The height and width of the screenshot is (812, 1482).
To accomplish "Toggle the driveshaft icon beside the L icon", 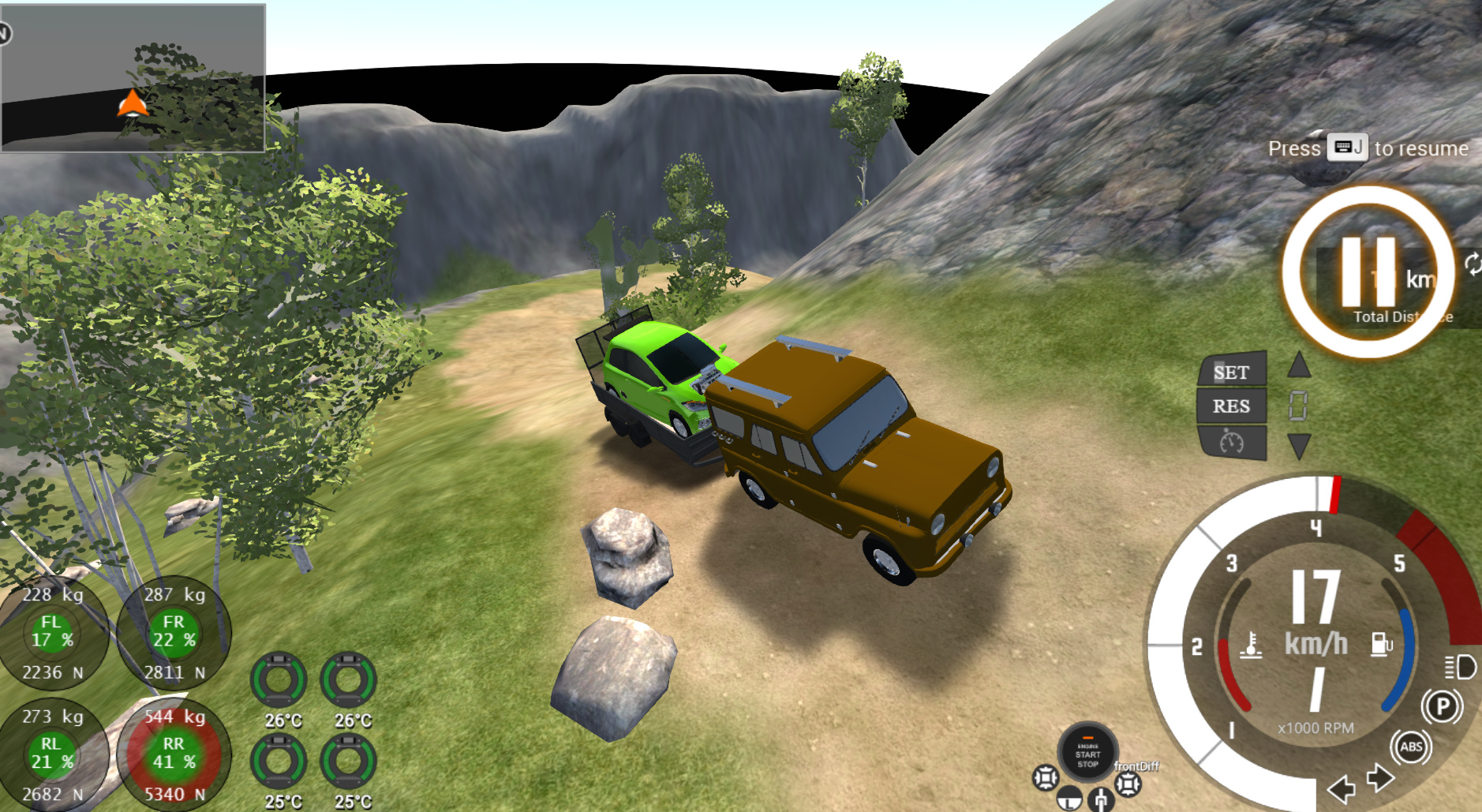I will [1101, 800].
